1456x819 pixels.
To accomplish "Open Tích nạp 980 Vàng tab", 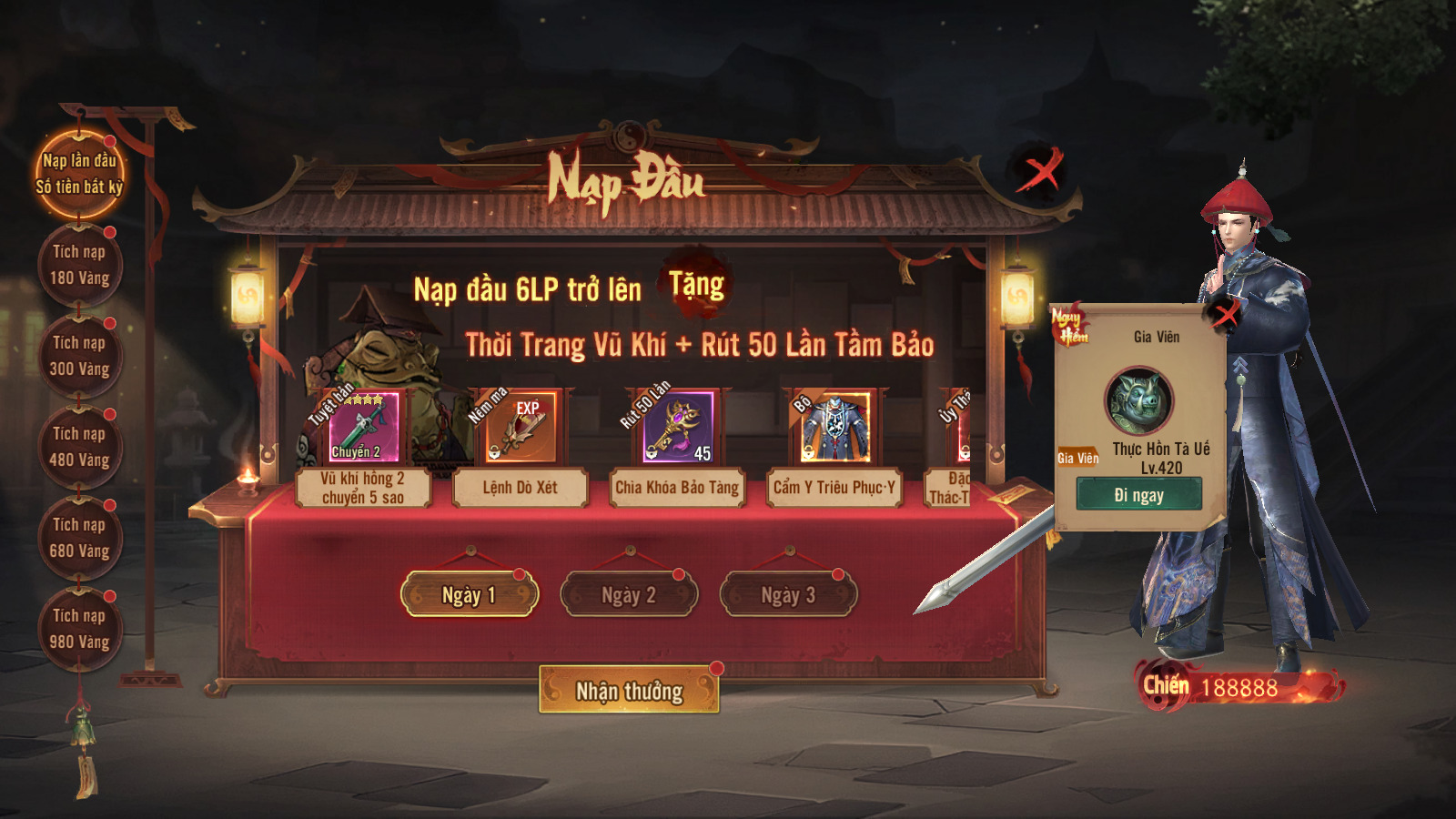I will (x=79, y=629).
